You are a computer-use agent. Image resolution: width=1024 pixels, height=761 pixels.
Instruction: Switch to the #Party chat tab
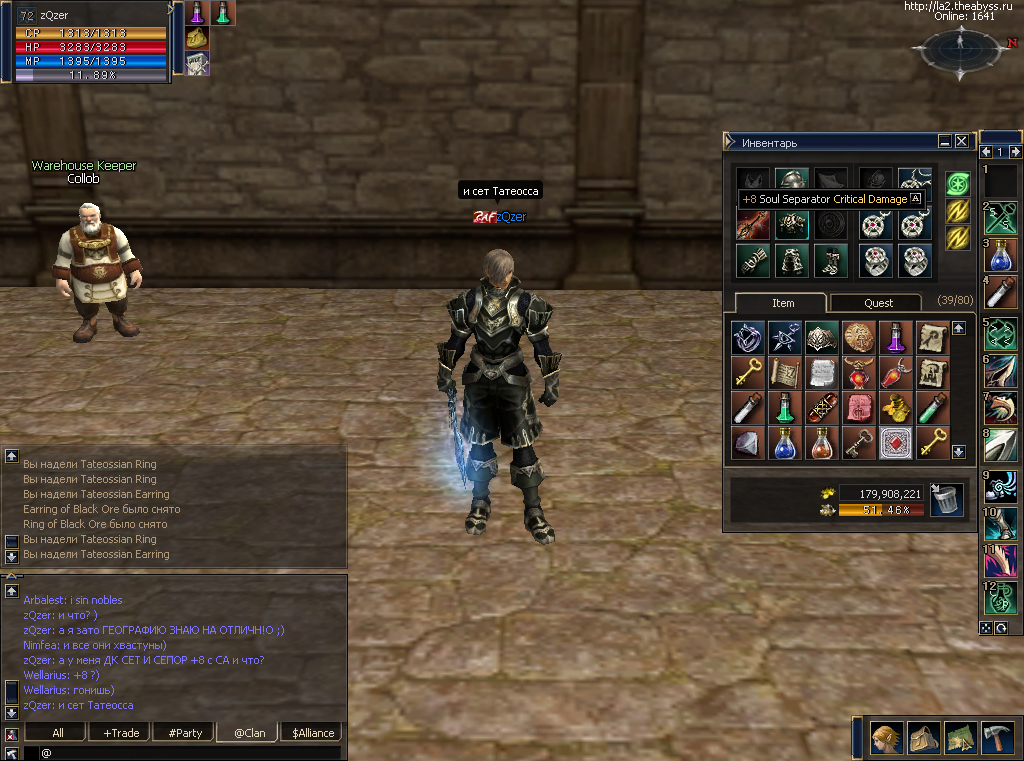click(x=185, y=732)
